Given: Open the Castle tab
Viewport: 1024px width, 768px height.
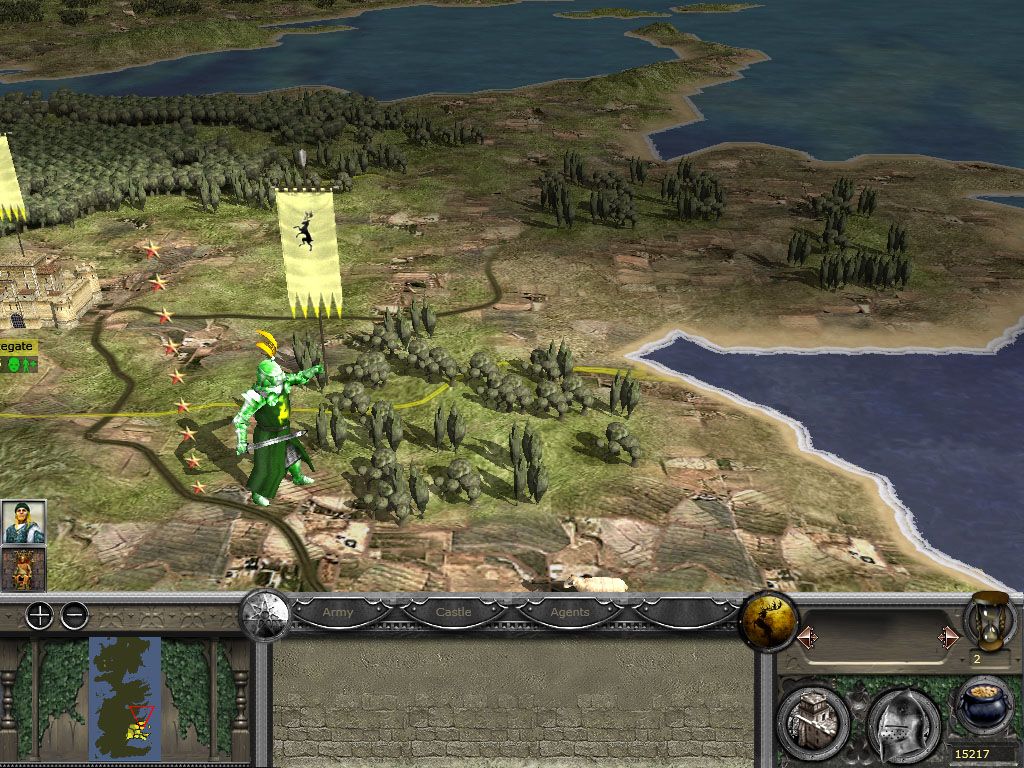Looking at the screenshot, I should pyautogui.click(x=454, y=612).
